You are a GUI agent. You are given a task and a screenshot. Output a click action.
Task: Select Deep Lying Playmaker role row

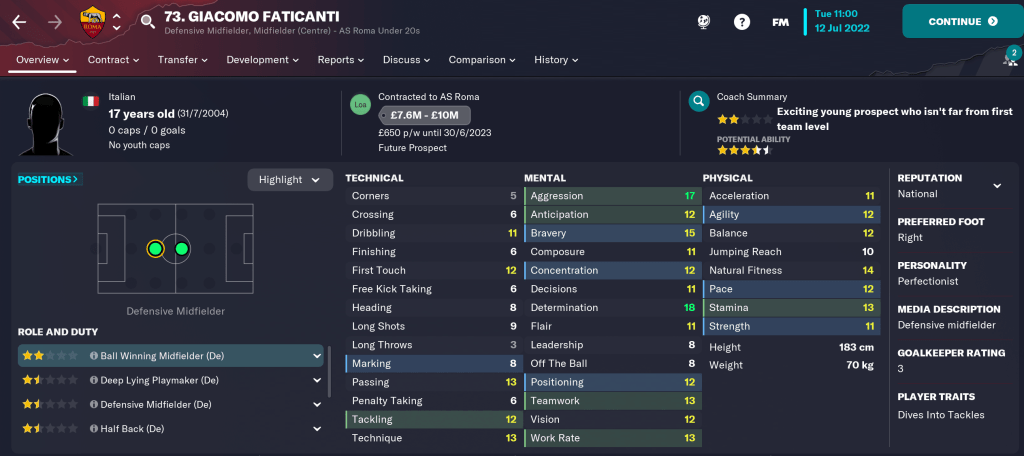(170, 380)
